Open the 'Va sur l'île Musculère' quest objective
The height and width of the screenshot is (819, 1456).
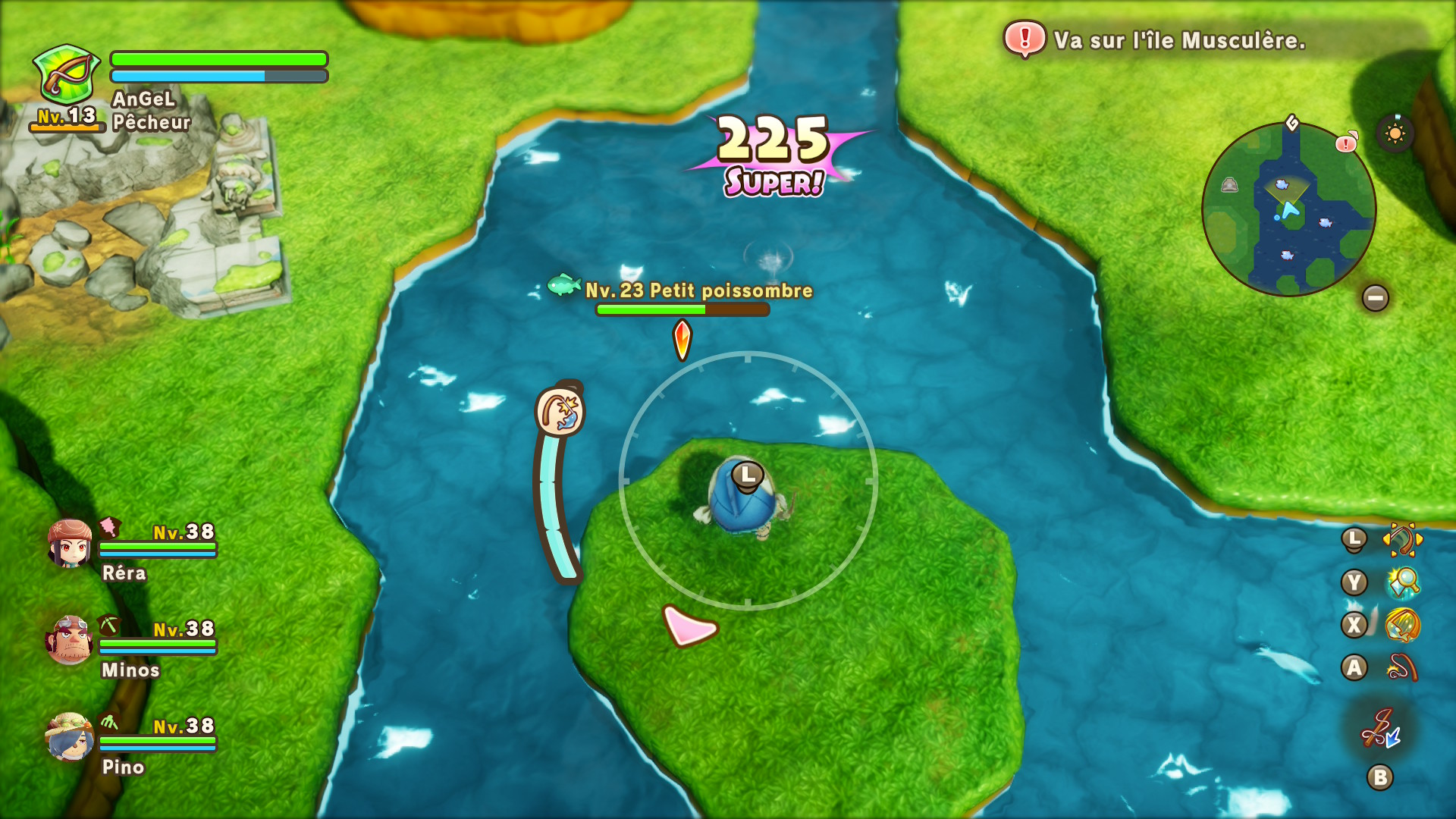tap(1178, 40)
